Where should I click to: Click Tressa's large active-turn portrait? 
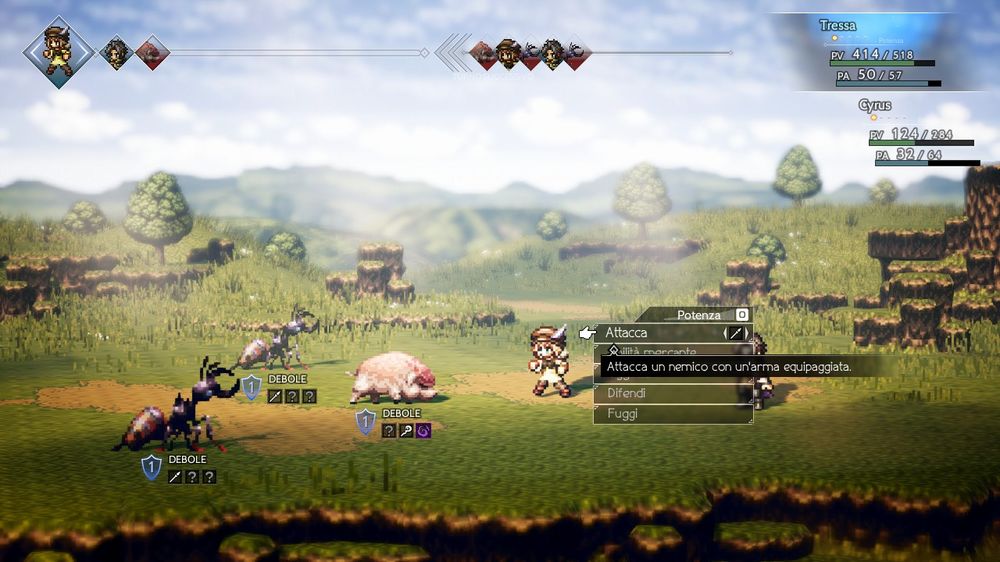click(x=58, y=51)
